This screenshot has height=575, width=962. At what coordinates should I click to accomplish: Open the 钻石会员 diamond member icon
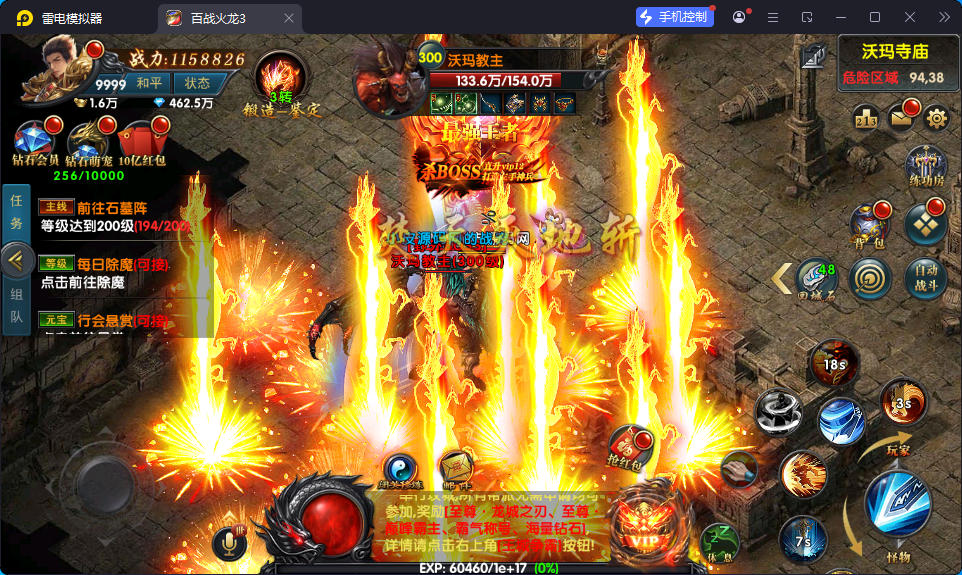35,141
